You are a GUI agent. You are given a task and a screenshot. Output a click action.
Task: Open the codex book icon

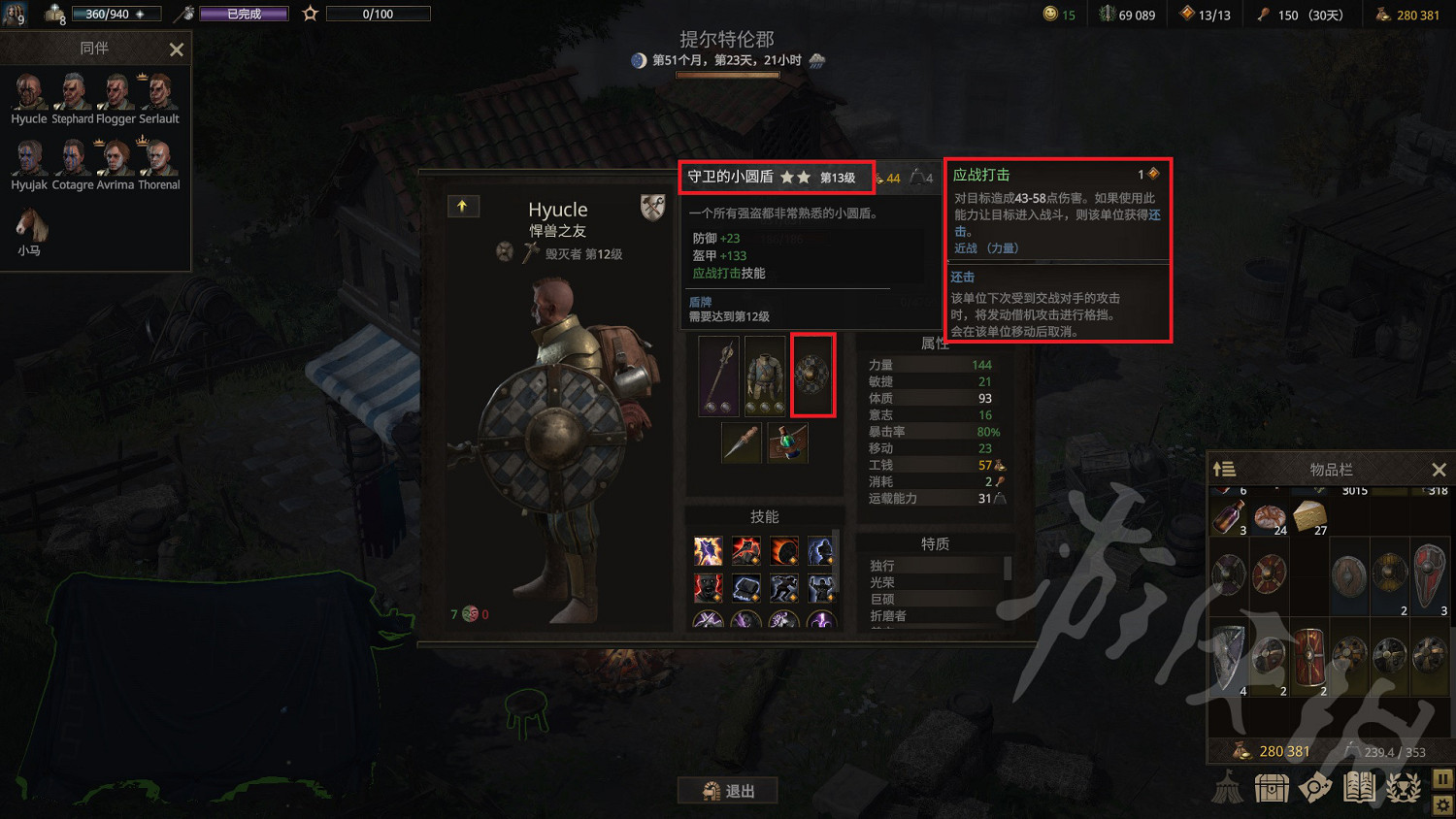1358,787
